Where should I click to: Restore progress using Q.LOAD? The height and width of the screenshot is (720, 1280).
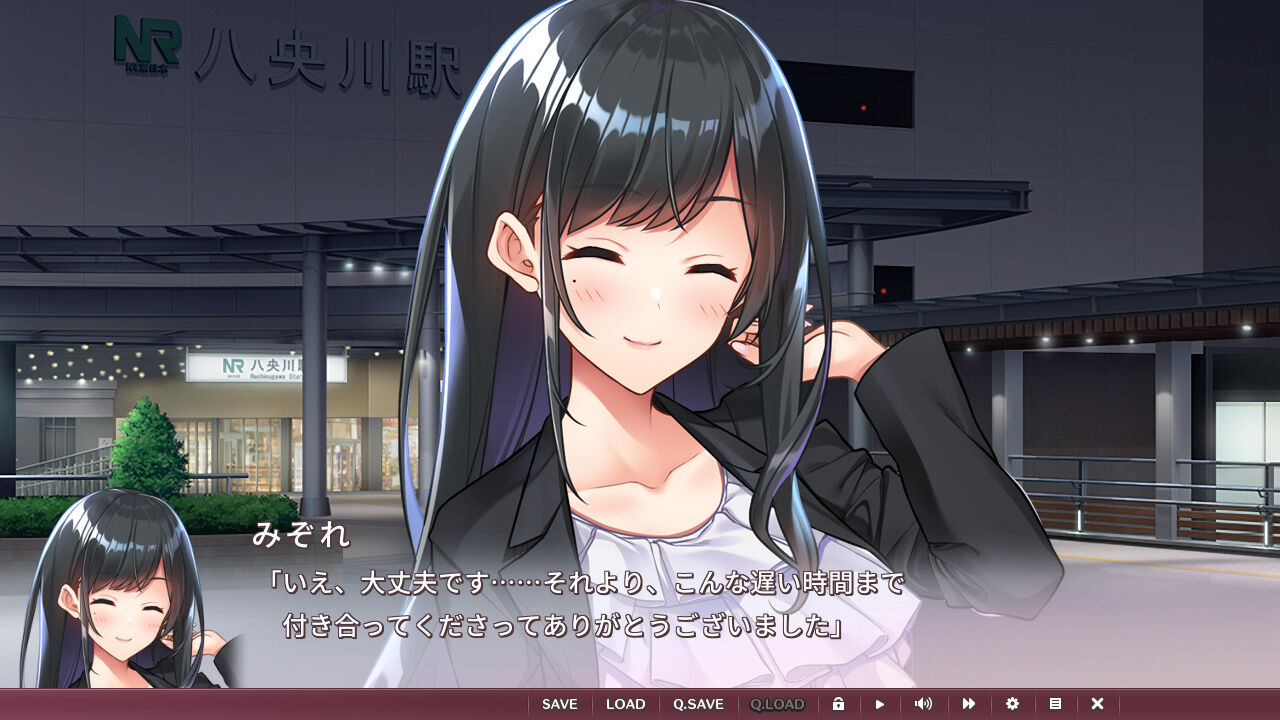(779, 703)
